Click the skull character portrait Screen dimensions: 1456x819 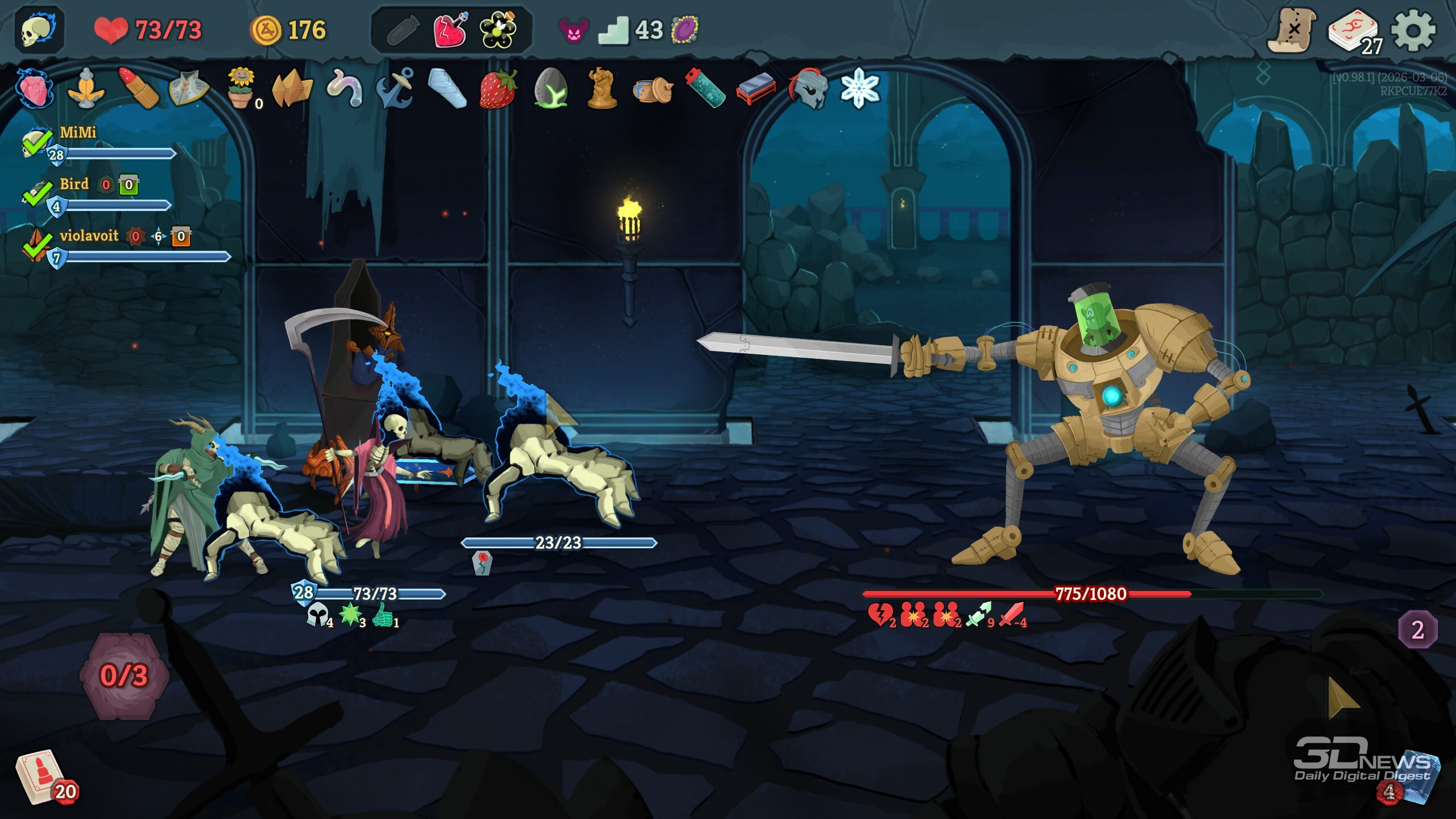click(x=39, y=30)
